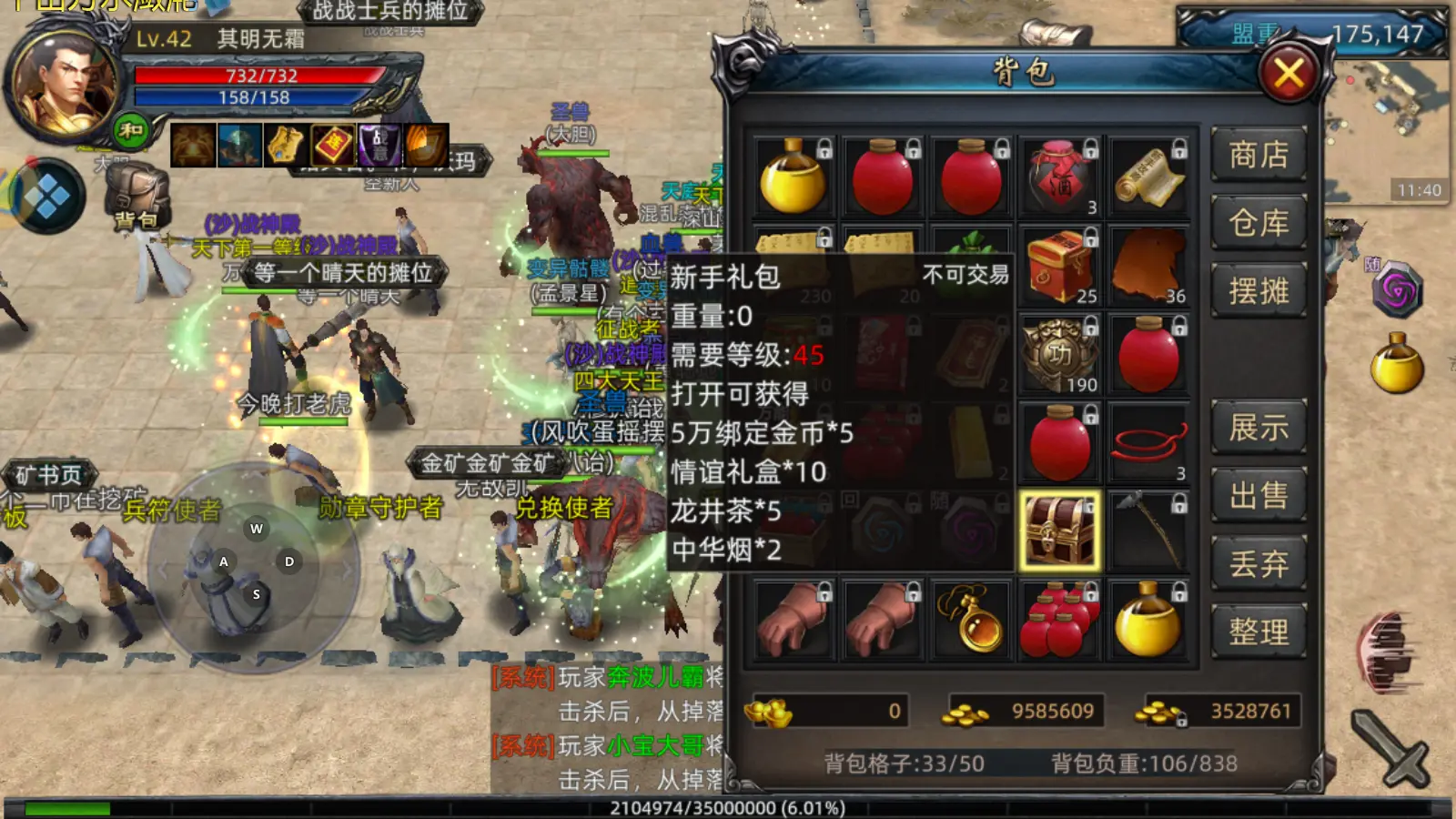The image size is (1456, 819).
Task: Select the golden amulet pendant item
Action: (971, 623)
